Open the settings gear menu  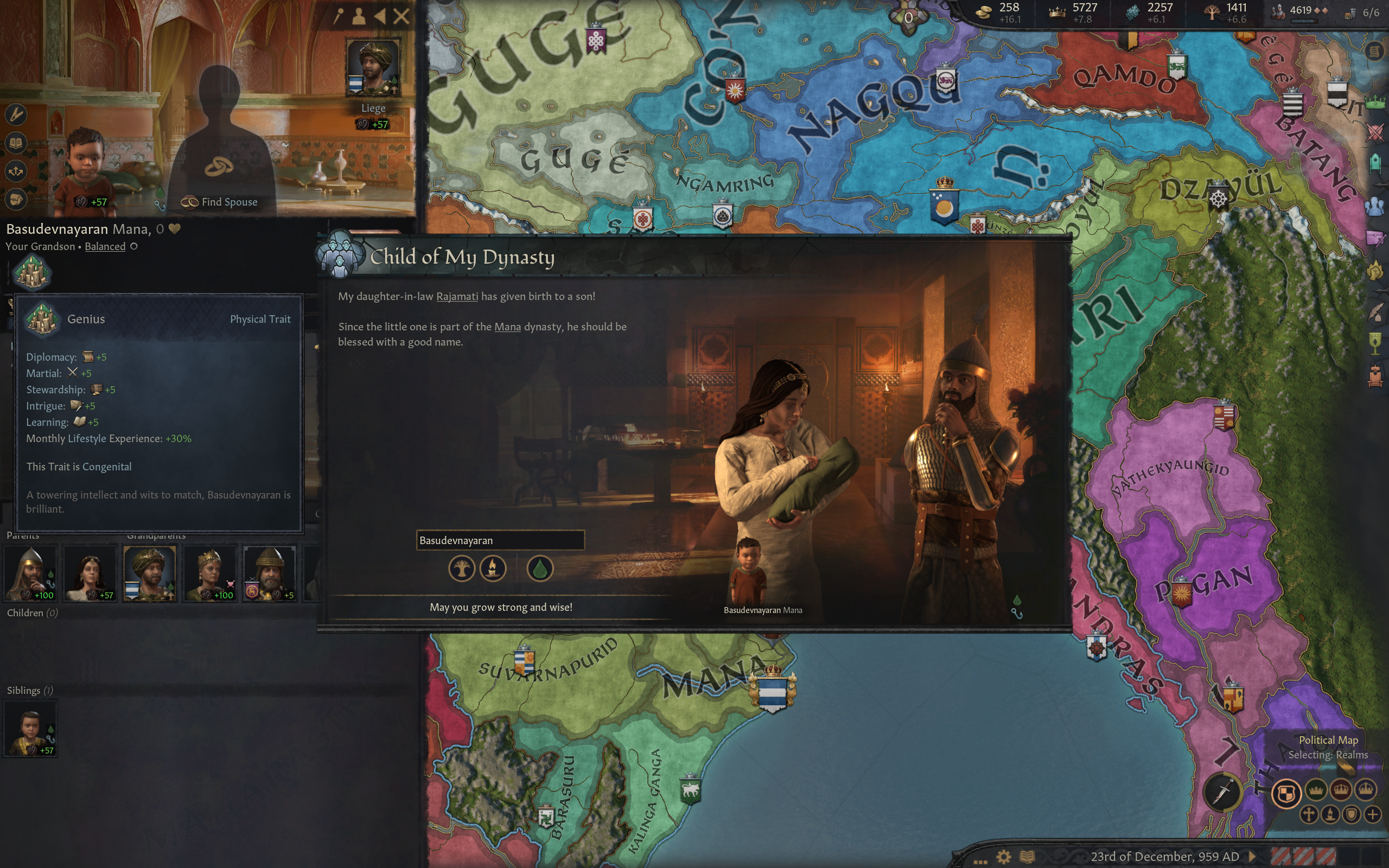pos(1003,857)
